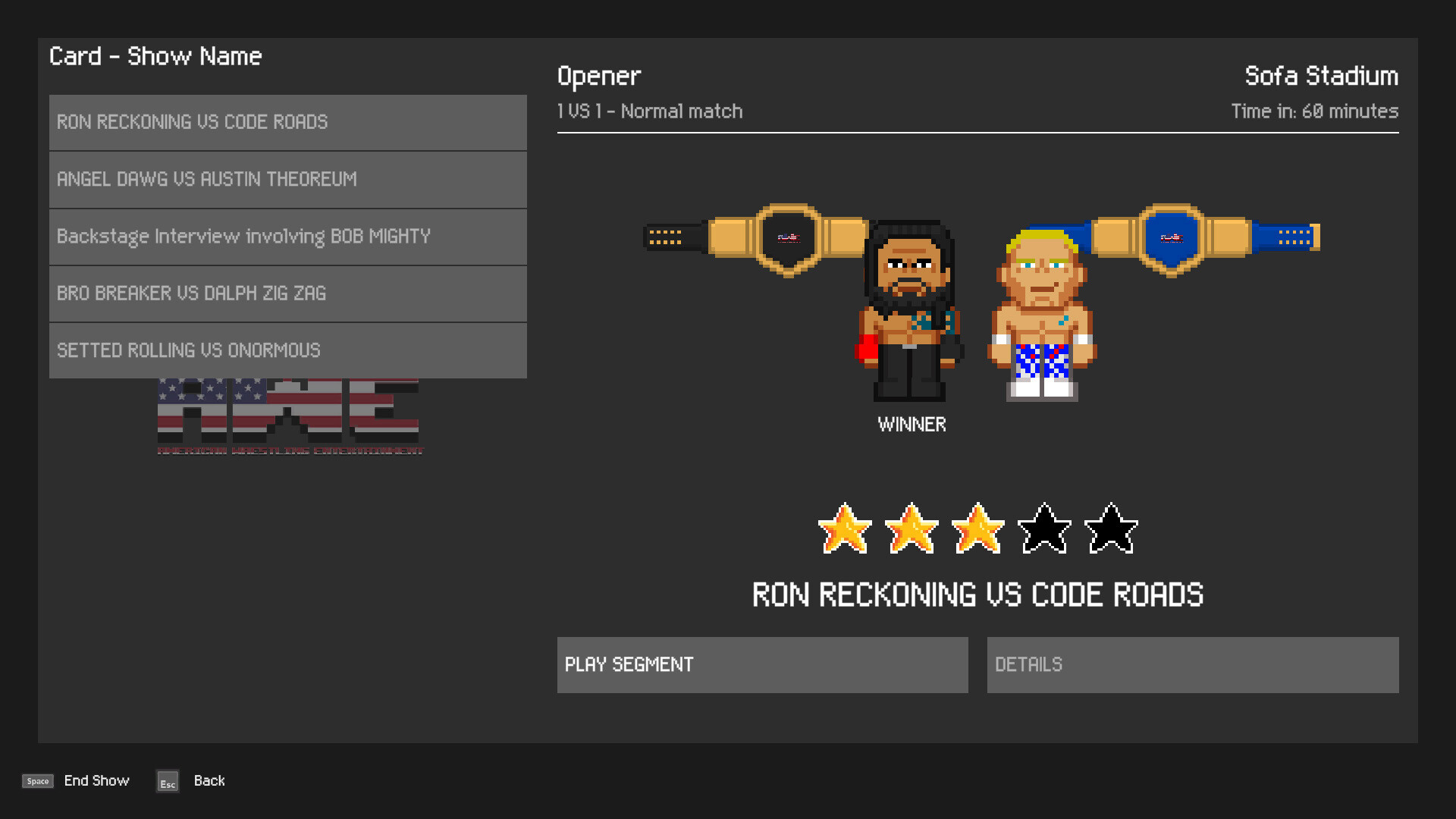Viewport: 1456px width, 819px height.
Task: Click the rightmost unlit star icon
Action: 1109,529
